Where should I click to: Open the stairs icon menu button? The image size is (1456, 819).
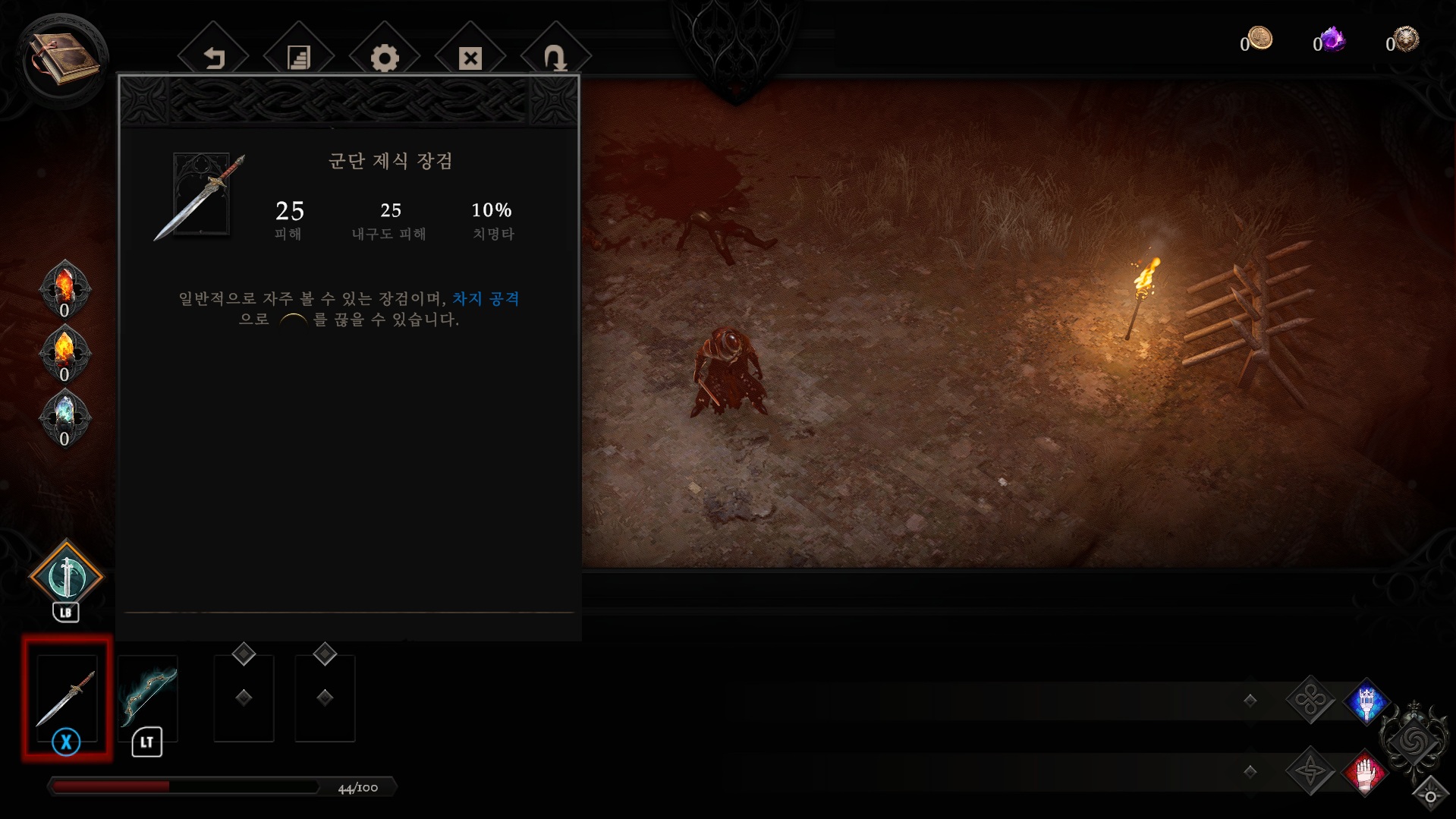coord(299,58)
